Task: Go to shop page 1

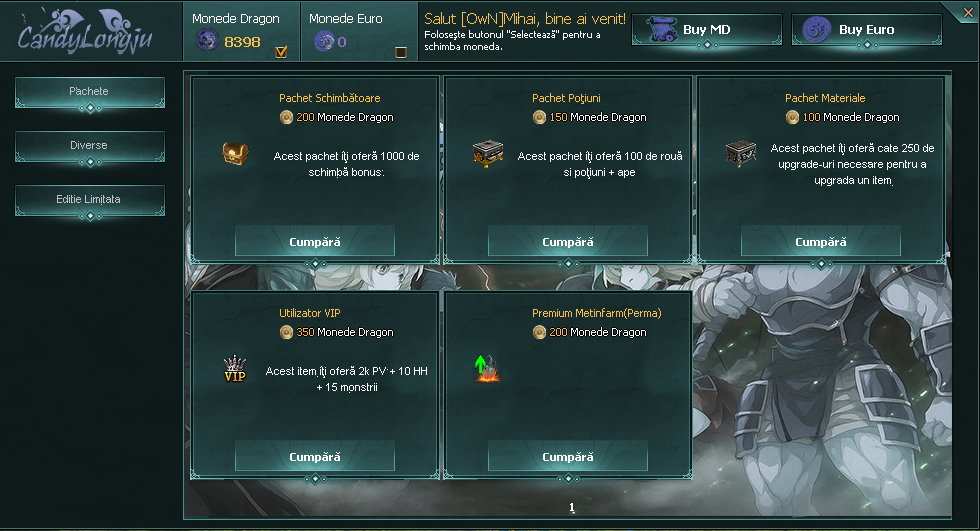Action: click(x=572, y=508)
